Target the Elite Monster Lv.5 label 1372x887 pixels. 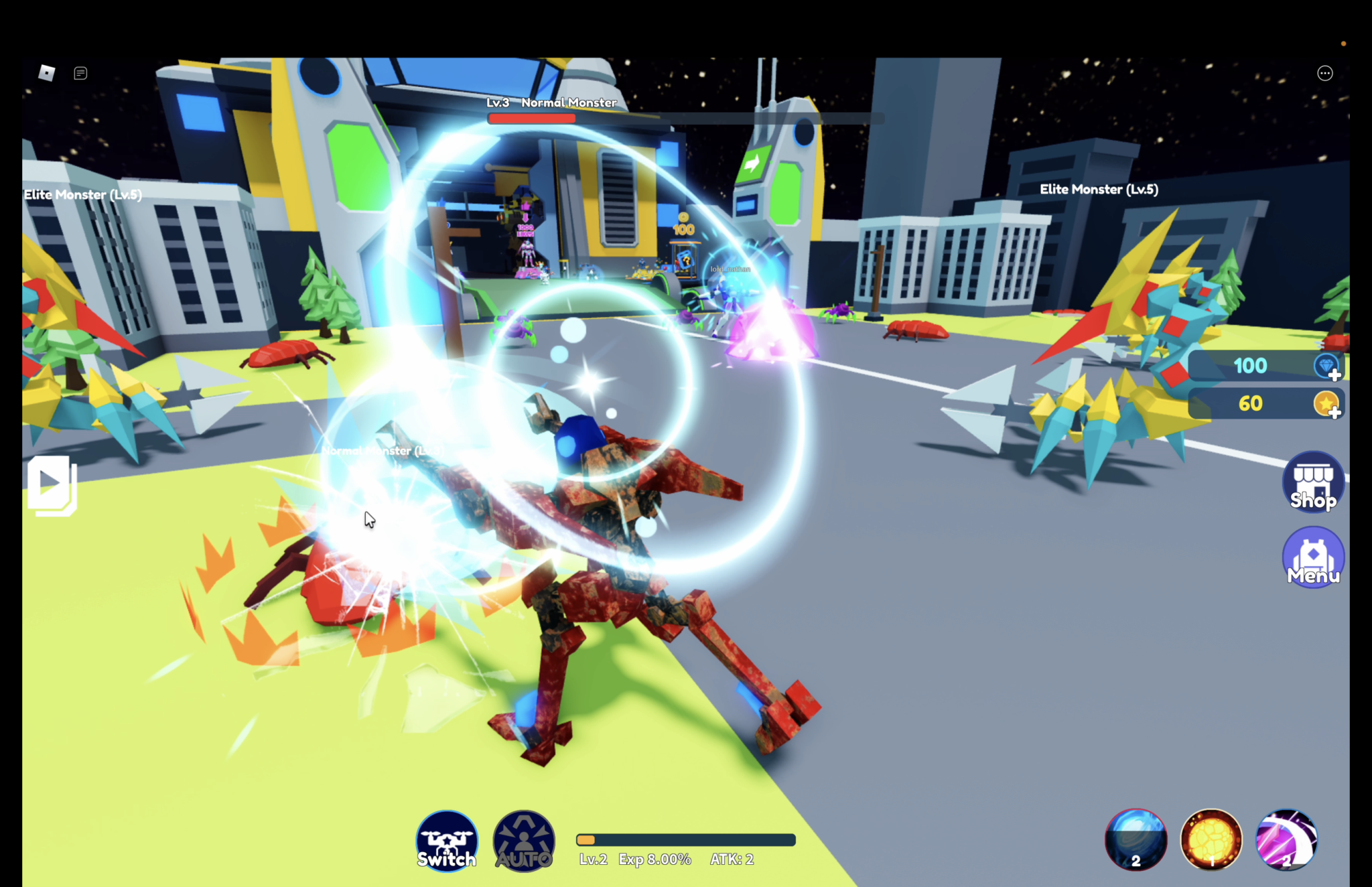1099,190
